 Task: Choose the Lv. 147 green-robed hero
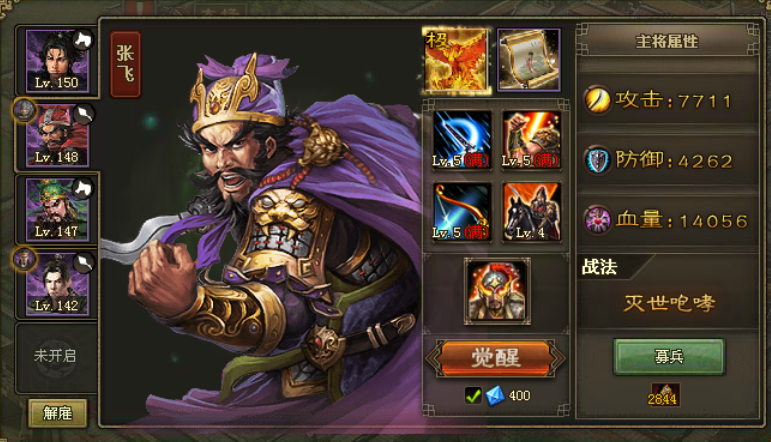(x=56, y=208)
